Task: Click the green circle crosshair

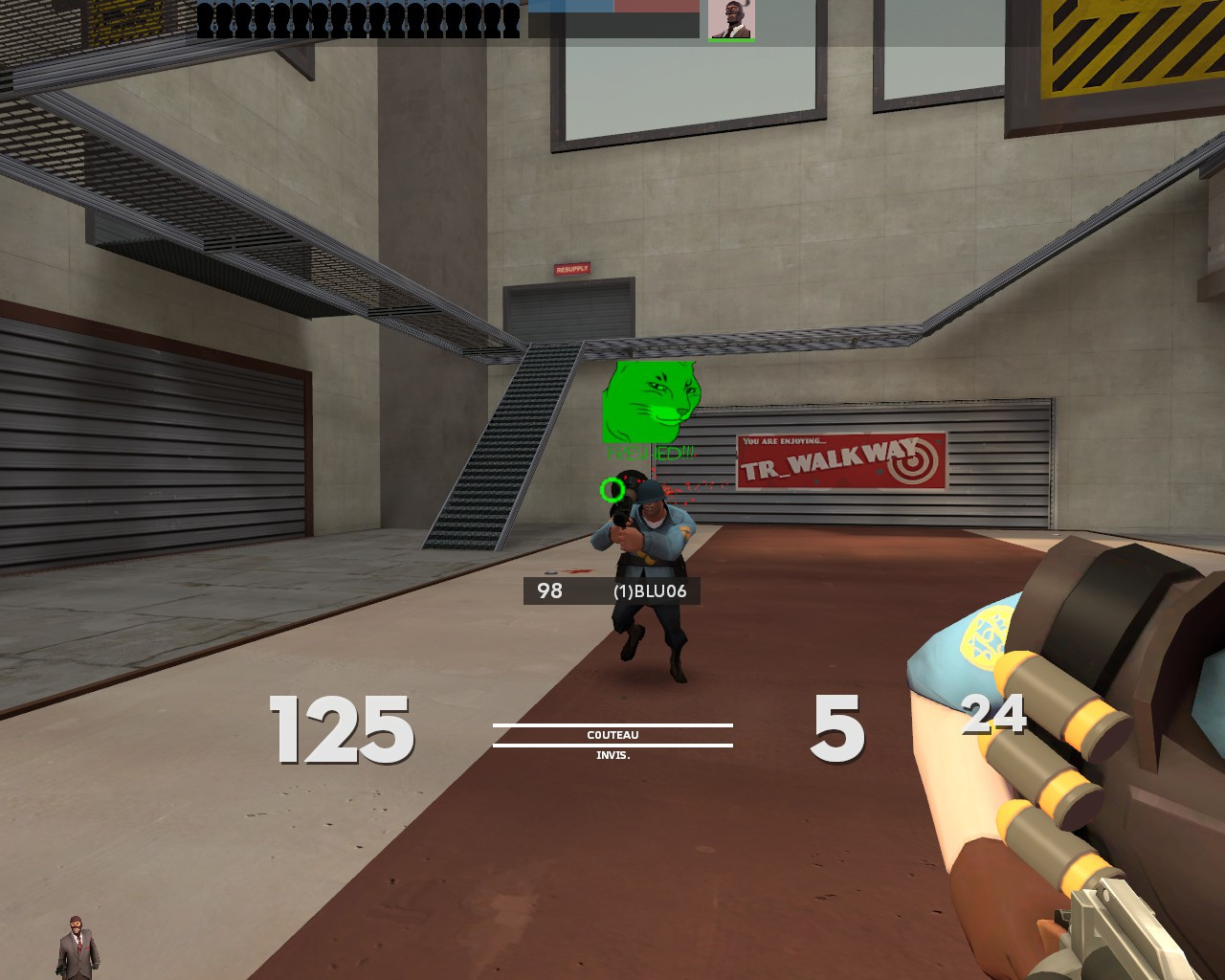Action: tap(613, 490)
